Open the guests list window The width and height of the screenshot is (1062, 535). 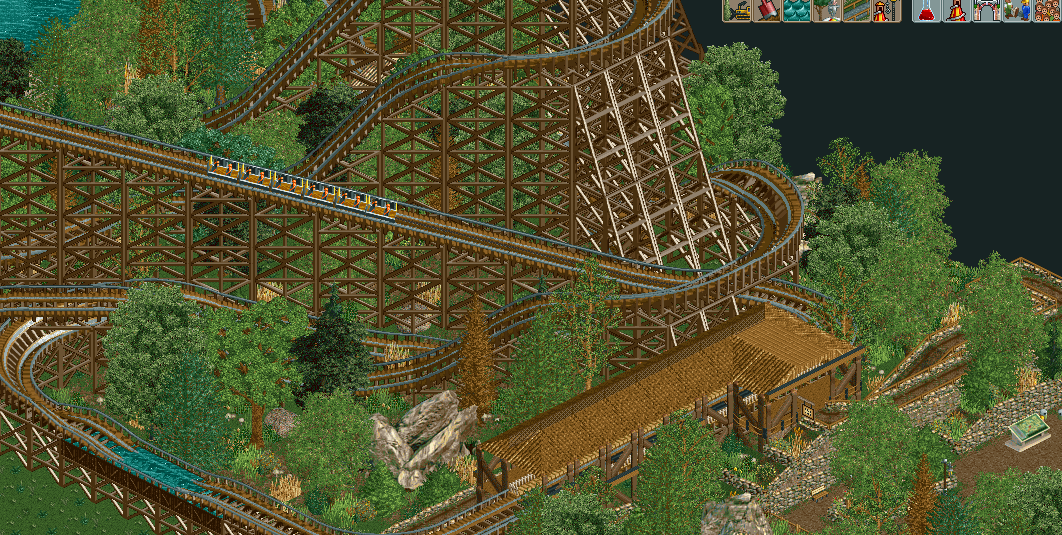point(1047,11)
